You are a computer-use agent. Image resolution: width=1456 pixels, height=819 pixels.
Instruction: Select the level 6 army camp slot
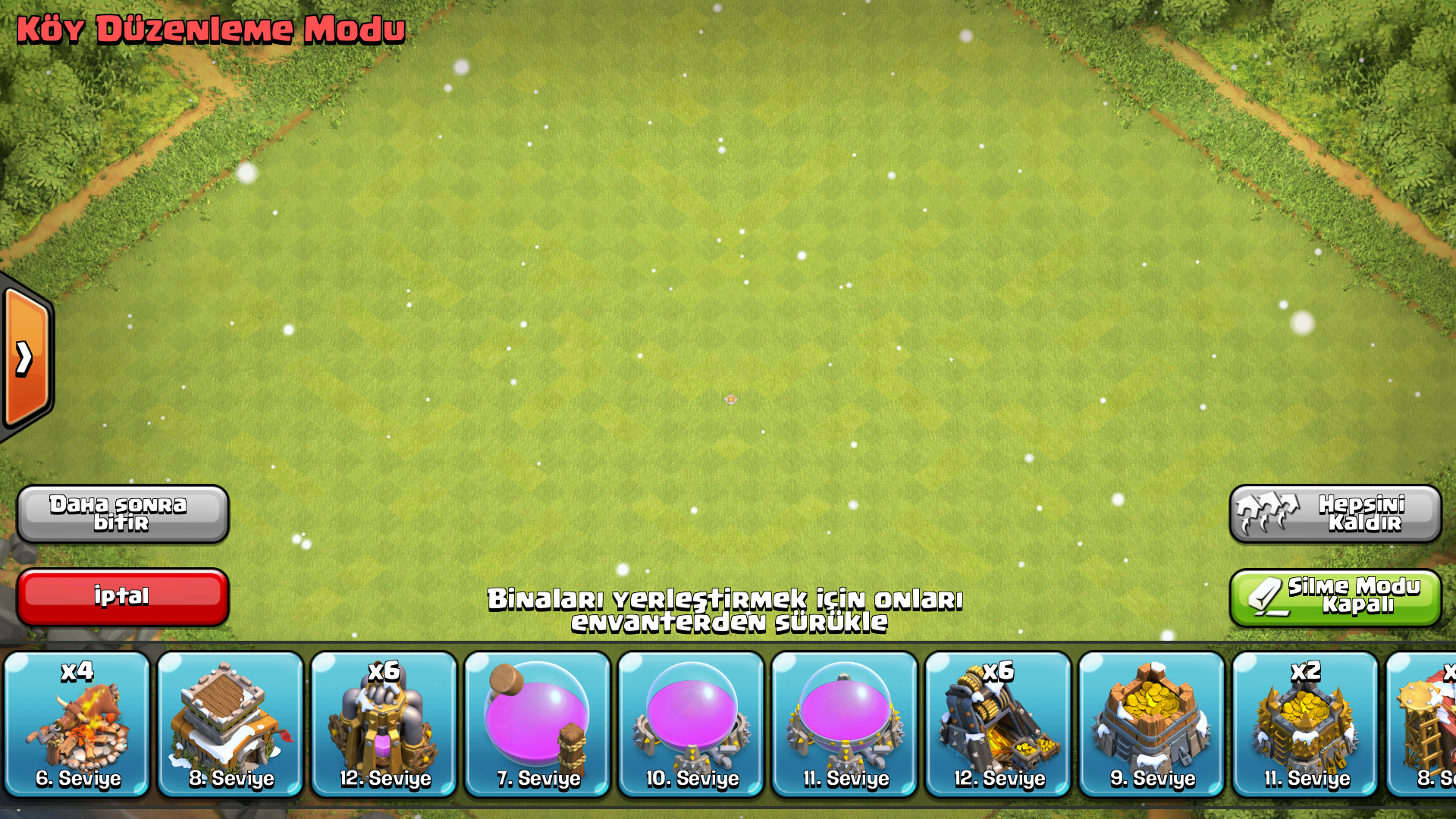[x=77, y=724]
